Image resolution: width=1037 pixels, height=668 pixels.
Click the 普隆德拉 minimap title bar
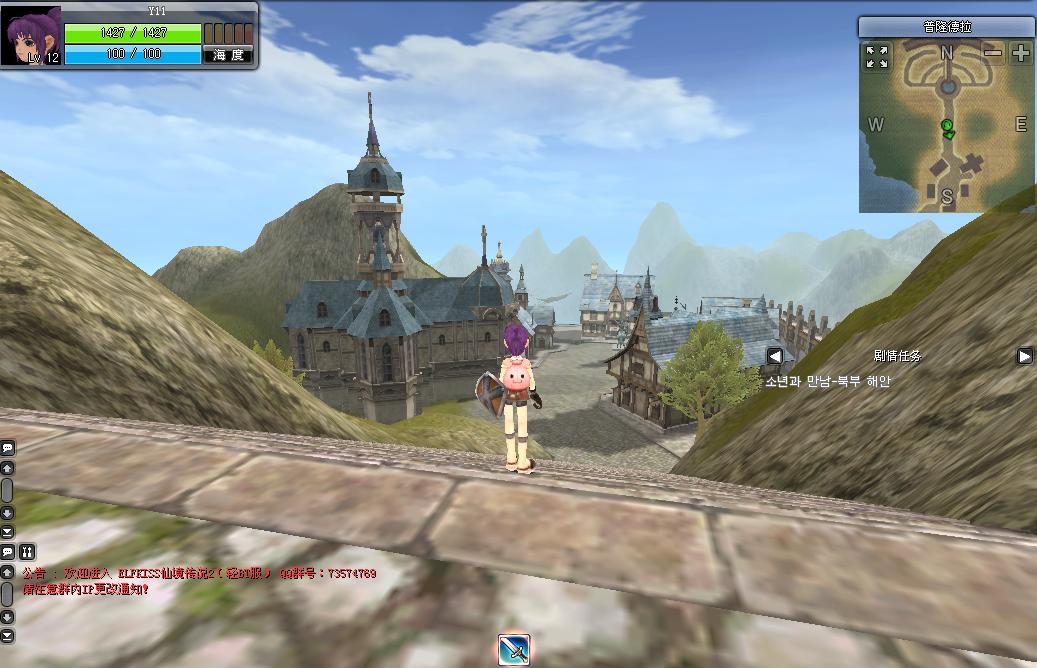[x=946, y=27]
